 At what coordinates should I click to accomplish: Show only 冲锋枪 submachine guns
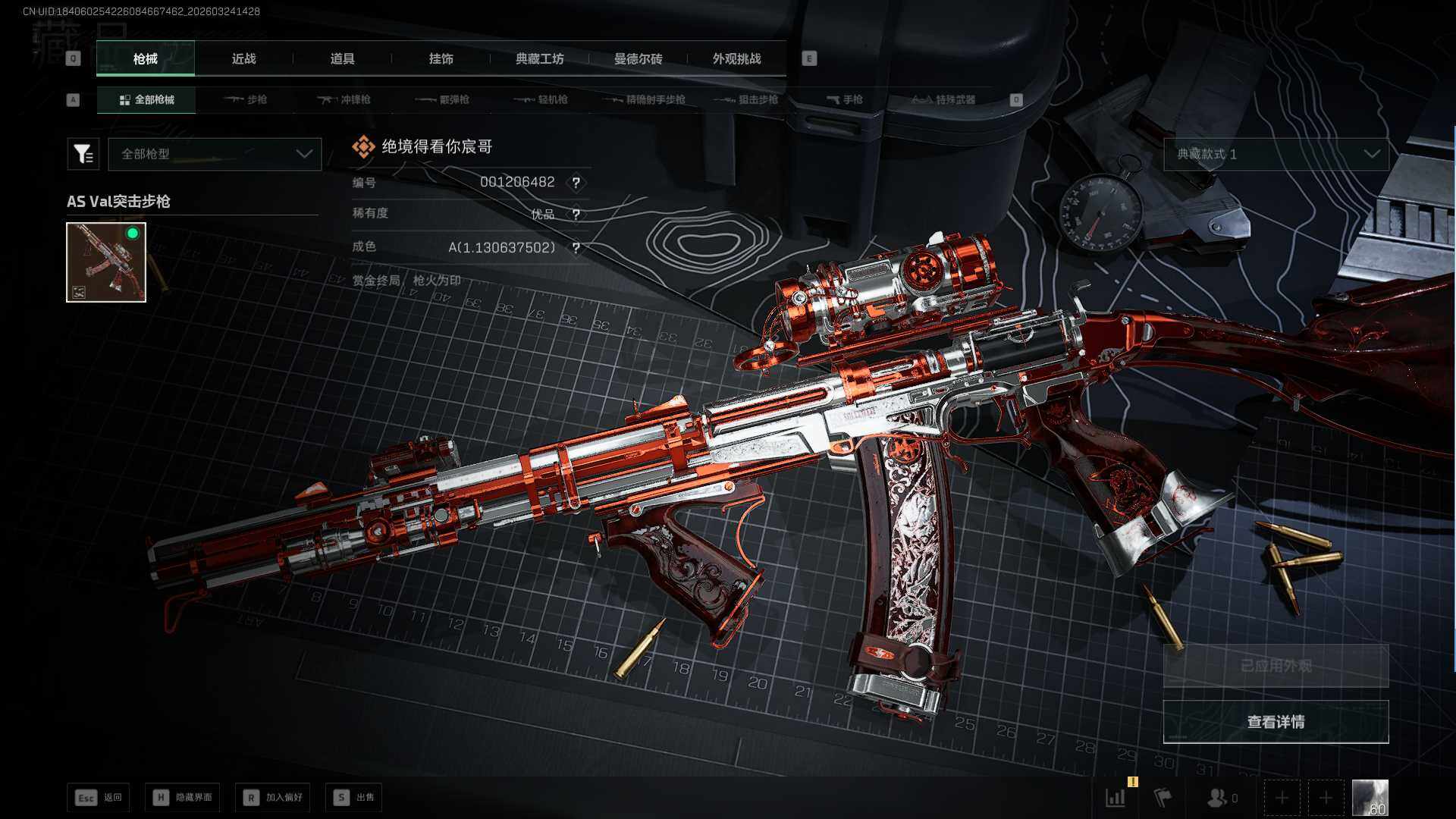344,100
